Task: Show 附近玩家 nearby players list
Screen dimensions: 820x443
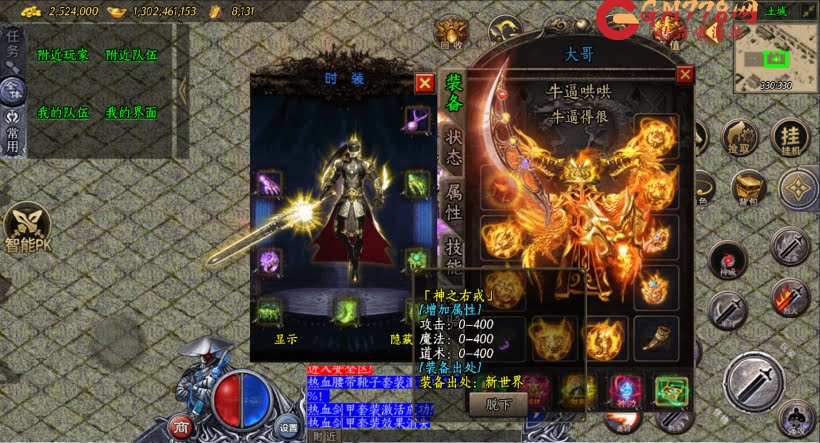Action: point(61,57)
